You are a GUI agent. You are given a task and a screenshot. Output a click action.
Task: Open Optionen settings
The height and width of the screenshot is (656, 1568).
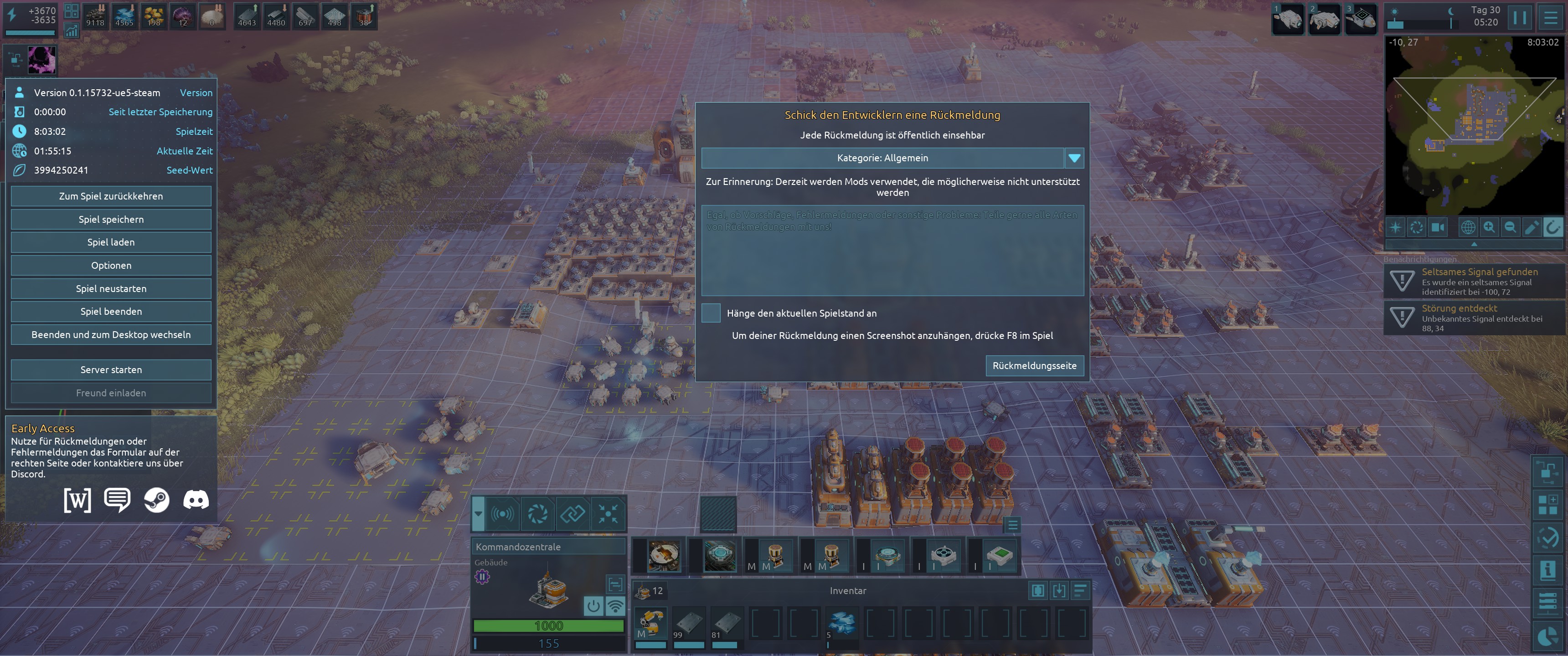click(111, 265)
